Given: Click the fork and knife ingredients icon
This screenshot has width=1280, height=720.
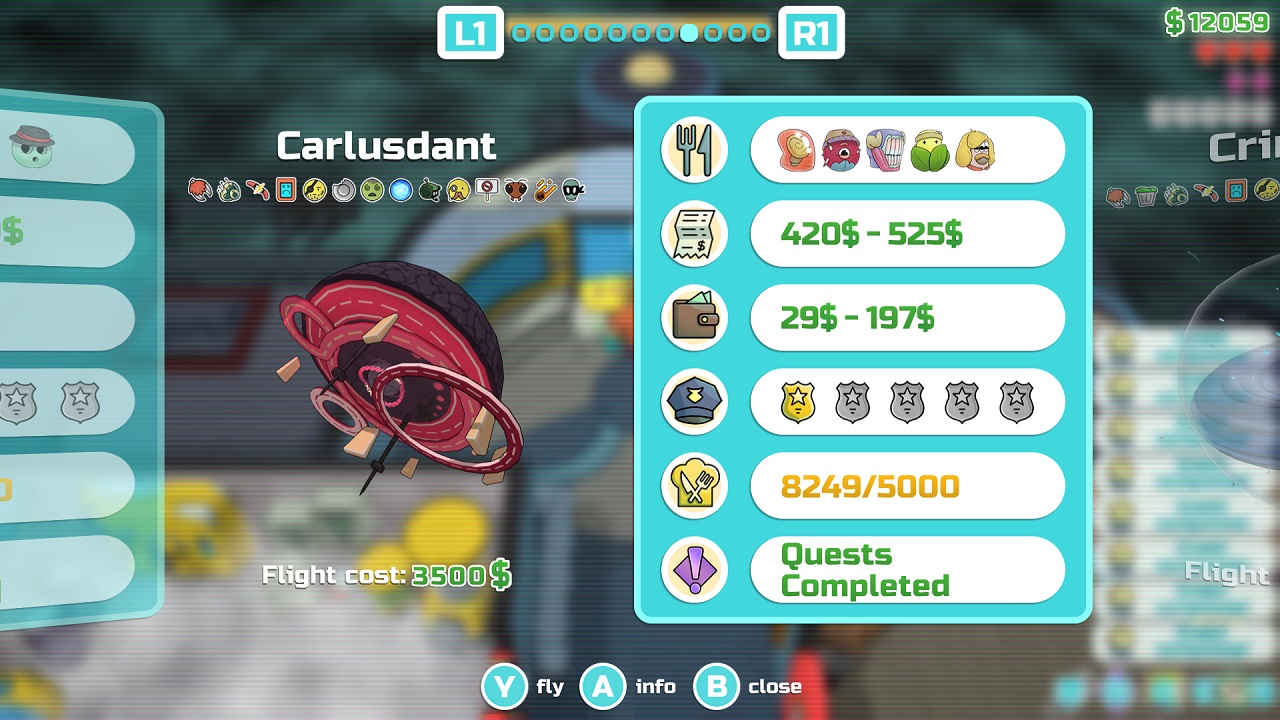Looking at the screenshot, I should [695, 149].
